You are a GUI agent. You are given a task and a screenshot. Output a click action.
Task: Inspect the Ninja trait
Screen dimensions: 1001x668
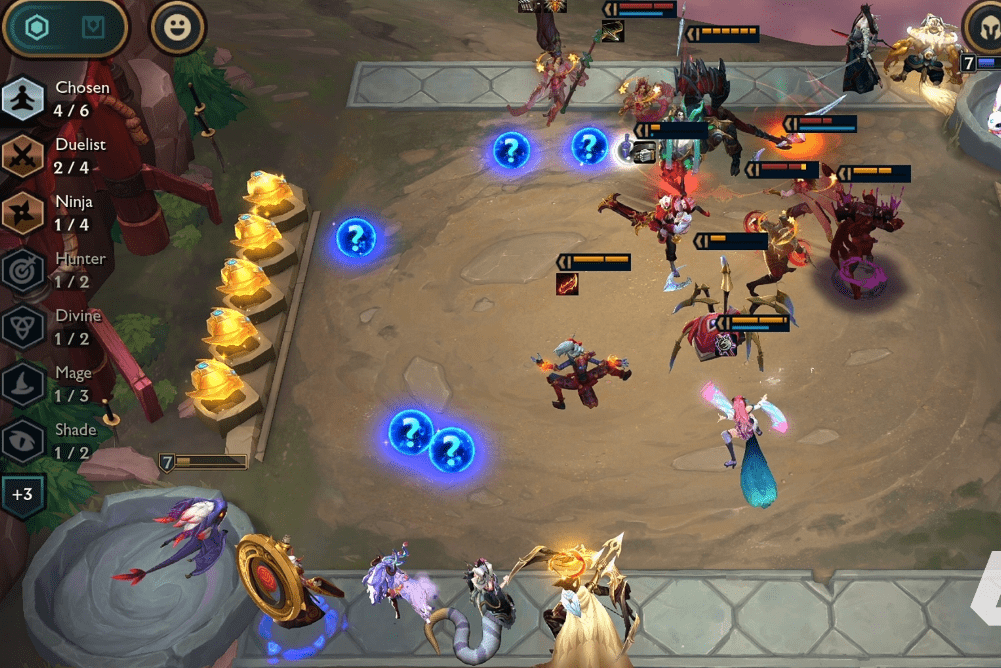click(x=22, y=212)
